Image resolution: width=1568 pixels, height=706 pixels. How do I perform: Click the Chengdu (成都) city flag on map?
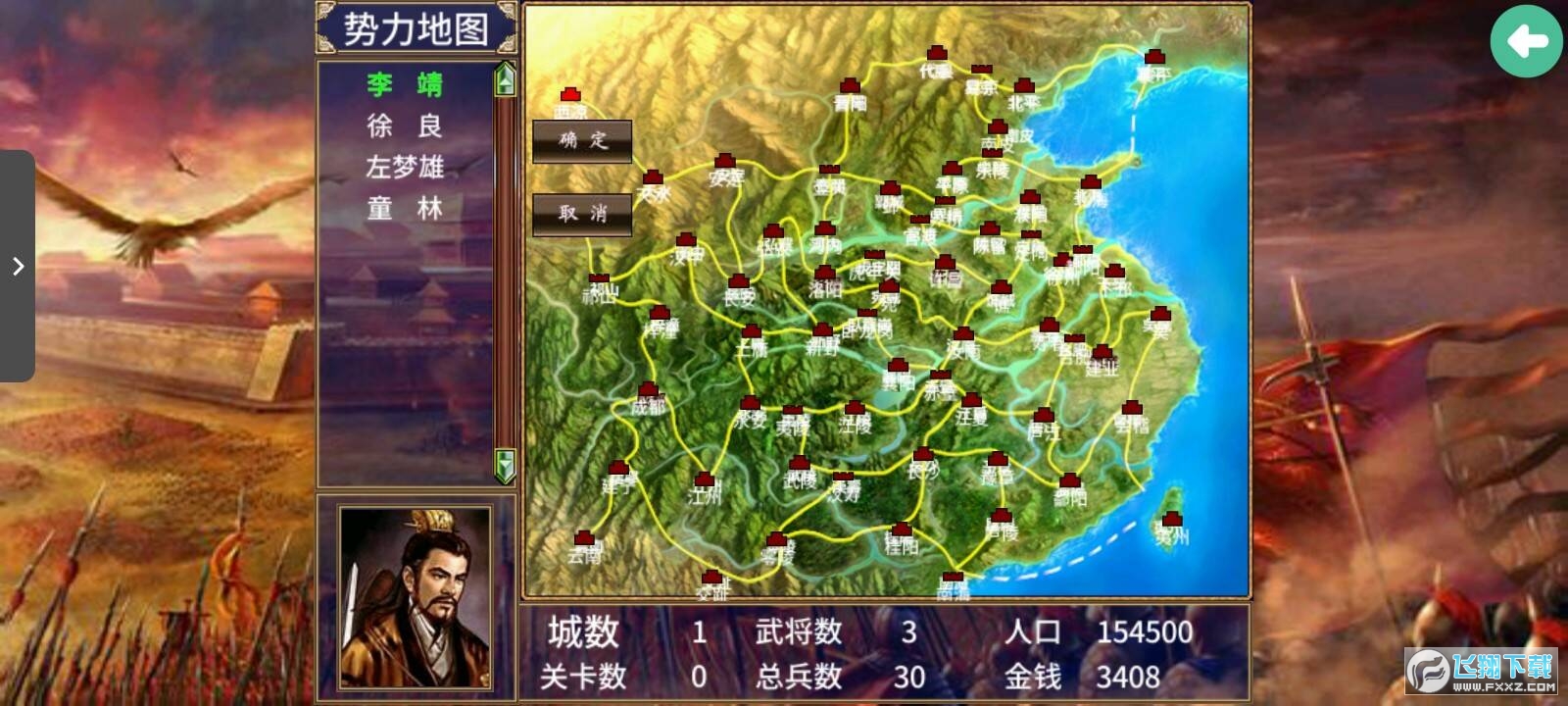tap(647, 390)
